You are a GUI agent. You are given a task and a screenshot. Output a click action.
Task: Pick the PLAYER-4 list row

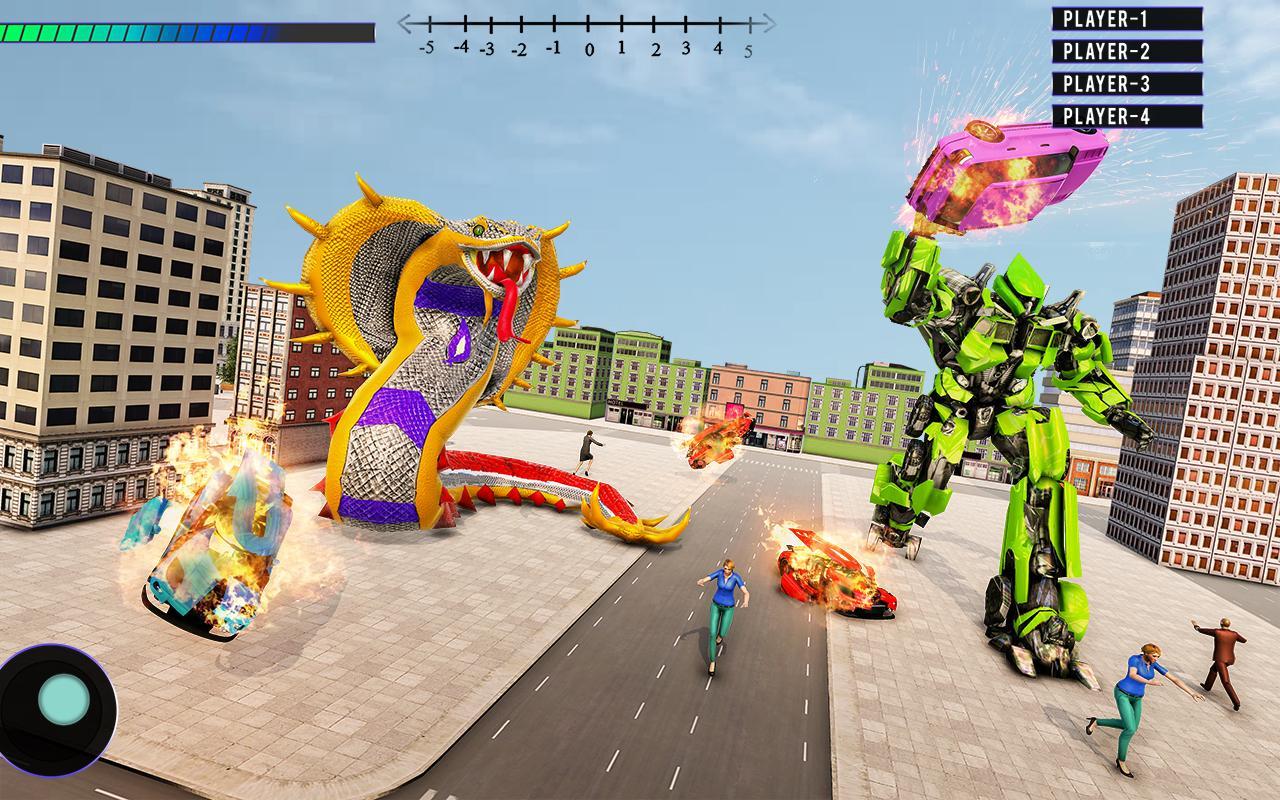(1127, 116)
